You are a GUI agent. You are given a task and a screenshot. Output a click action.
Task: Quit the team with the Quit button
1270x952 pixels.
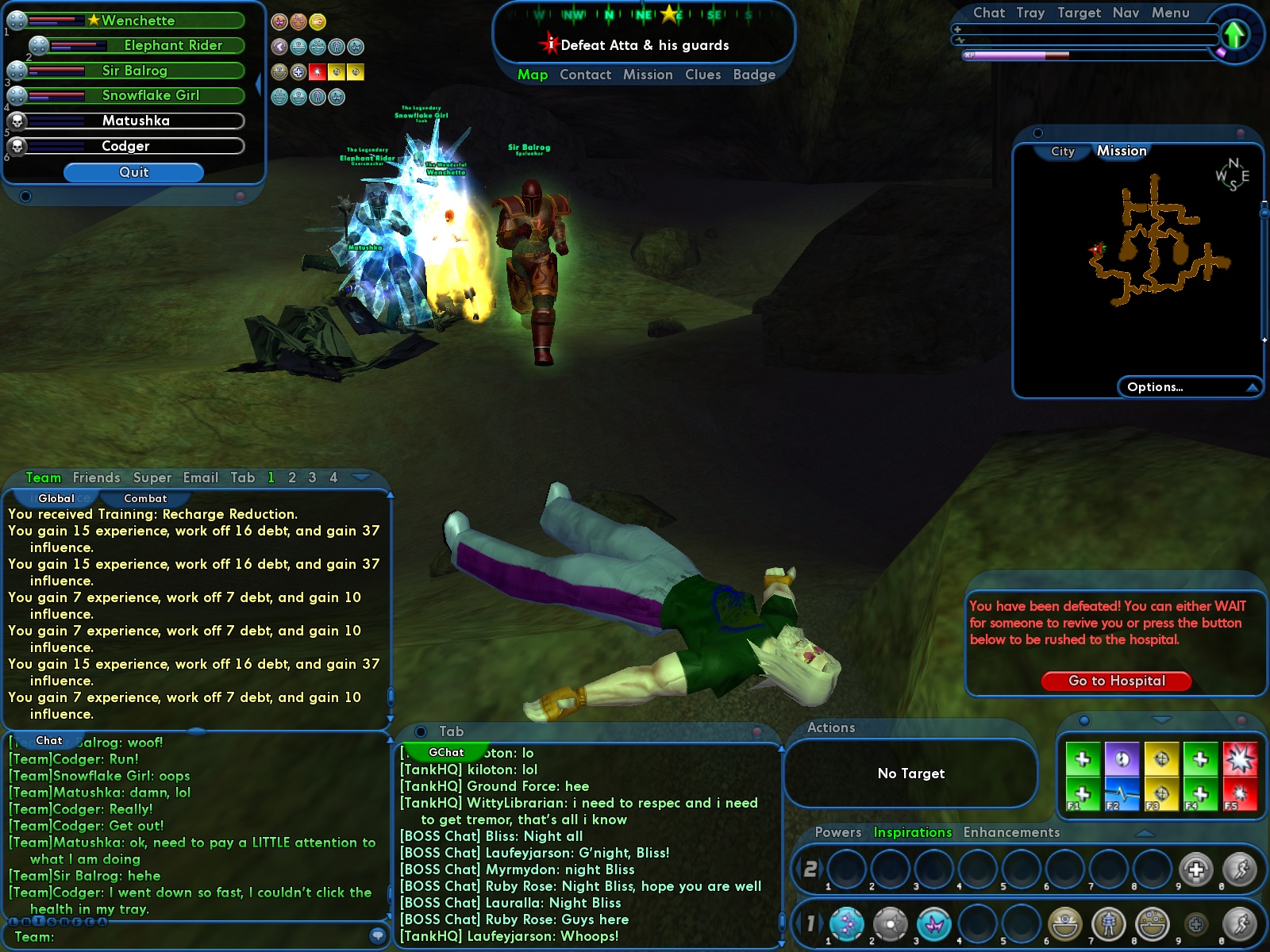tap(133, 172)
